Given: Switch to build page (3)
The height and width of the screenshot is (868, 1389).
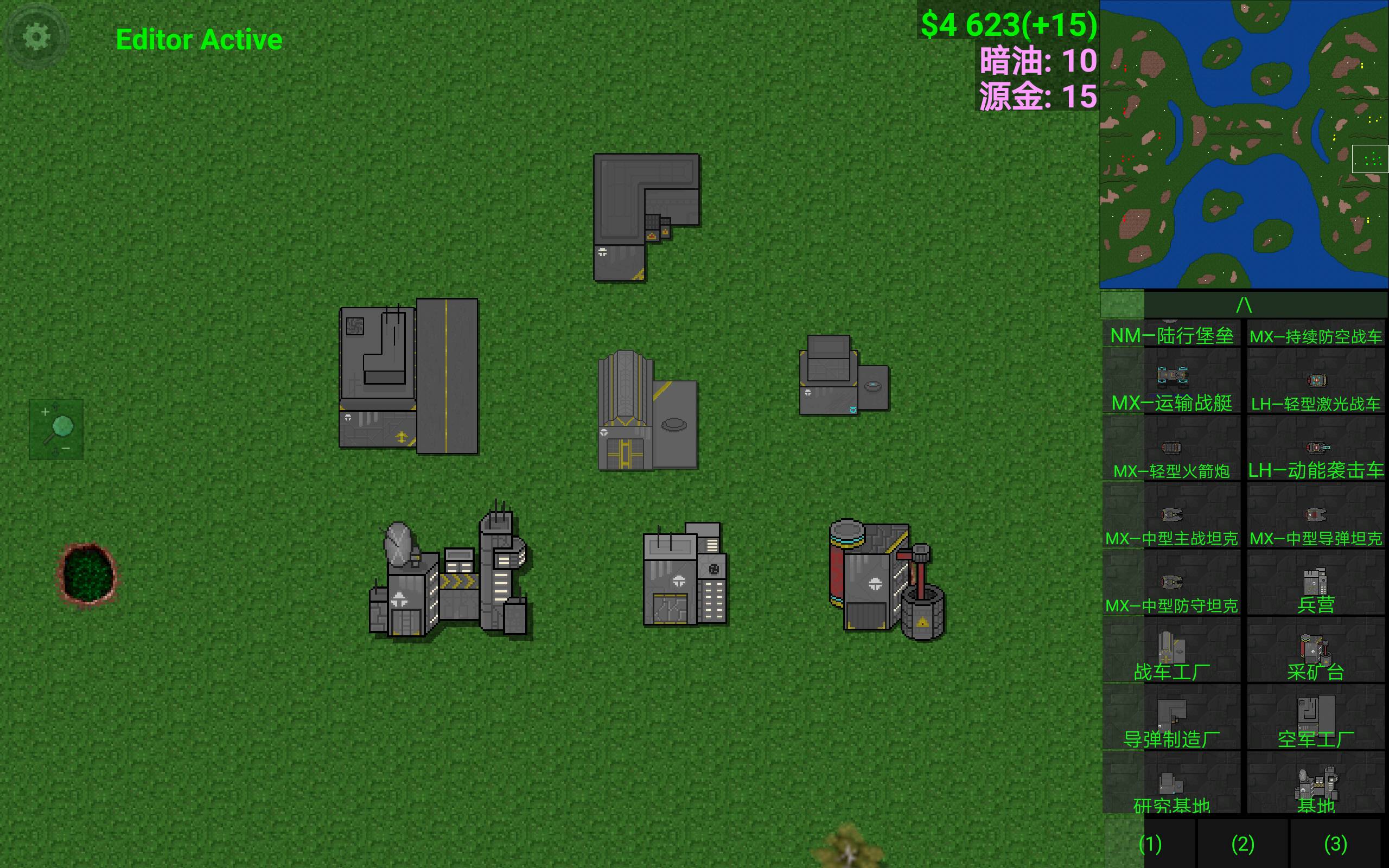Looking at the screenshot, I should click(1335, 844).
